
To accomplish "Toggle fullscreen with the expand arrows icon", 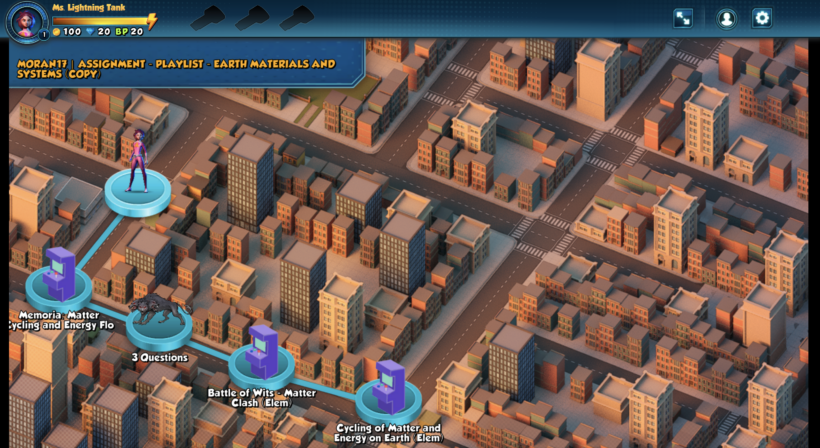I will pyautogui.click(x=683, y=18).
